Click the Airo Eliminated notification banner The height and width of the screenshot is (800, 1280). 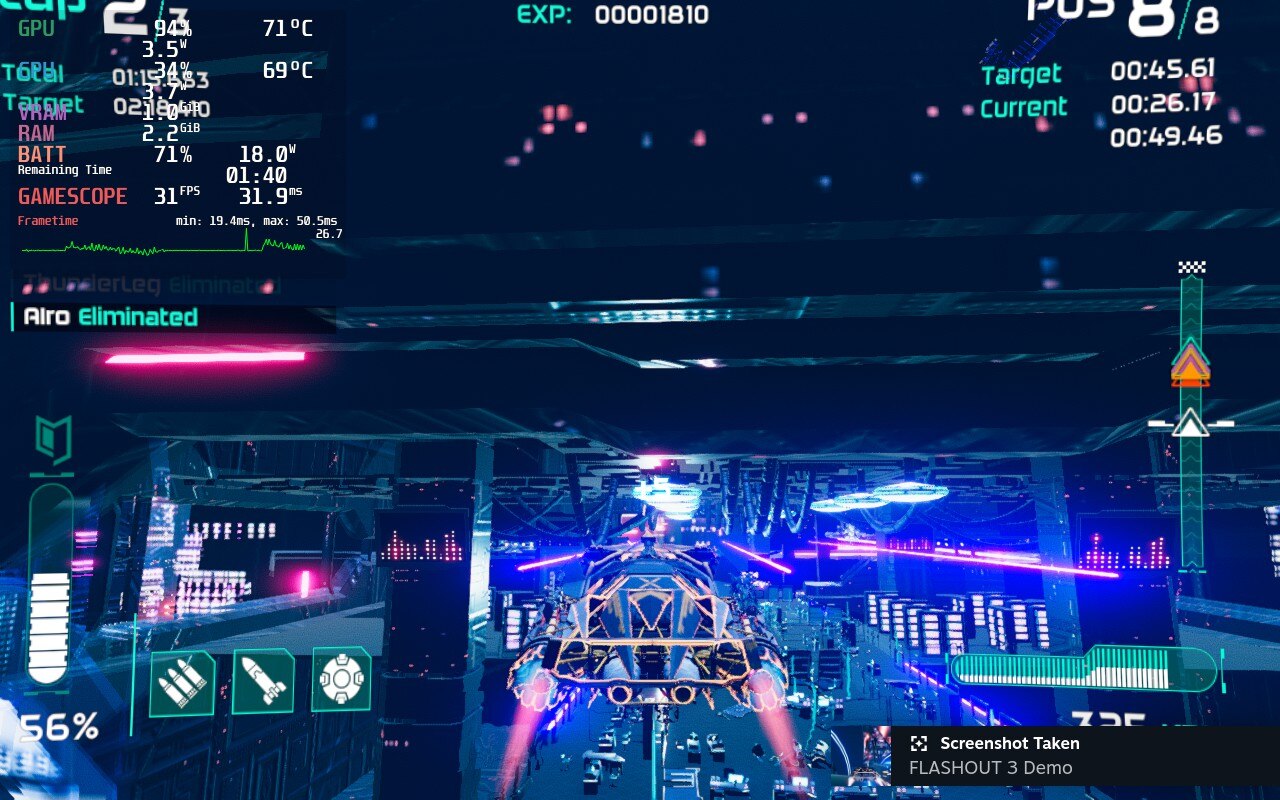coord(110,317)
